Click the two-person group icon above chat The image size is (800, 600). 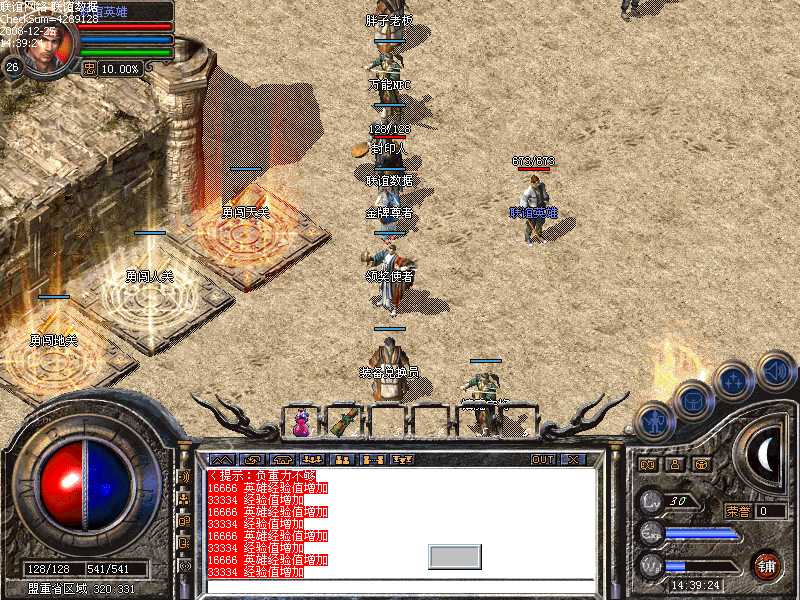(341, 460)
